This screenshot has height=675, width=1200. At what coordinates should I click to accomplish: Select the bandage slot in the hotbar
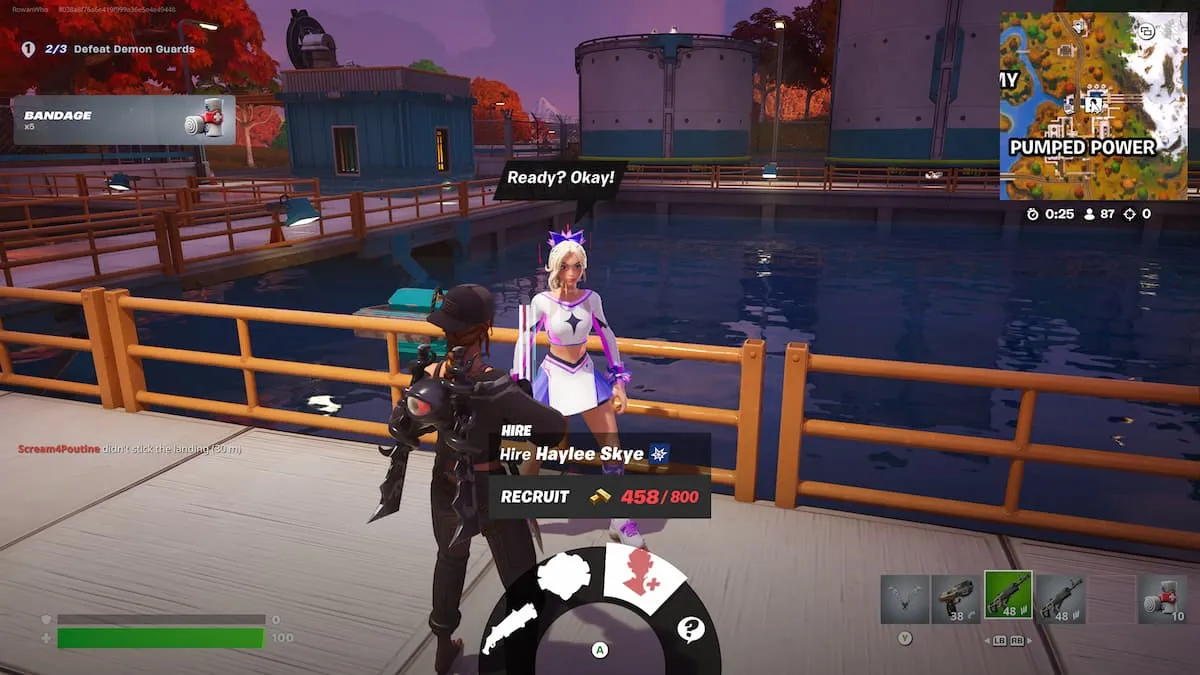point(1162,599)
